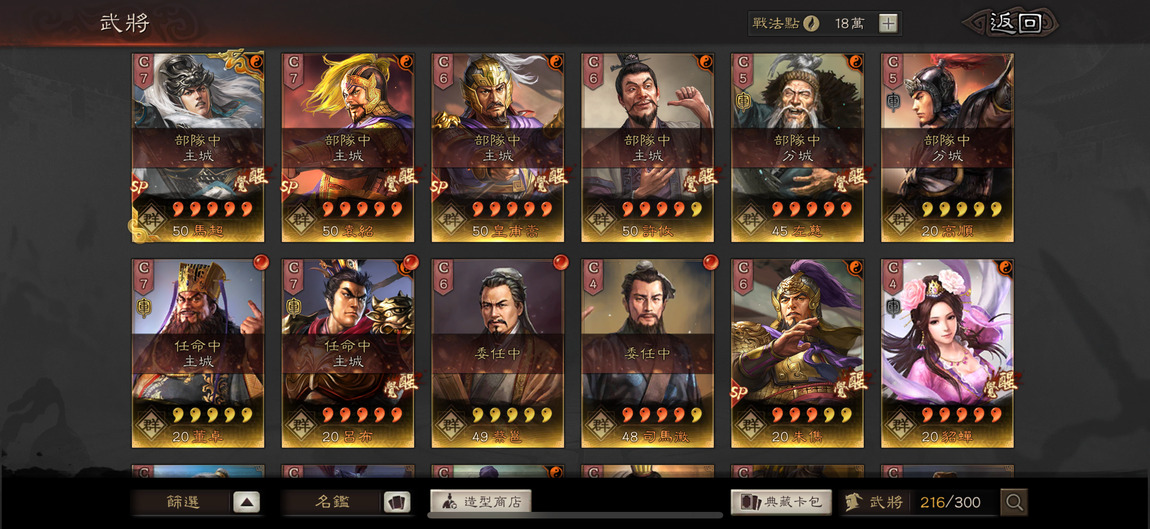The image size is (1150, 529).
Task: Open the 呂布 general card
Action: (348, 353)
